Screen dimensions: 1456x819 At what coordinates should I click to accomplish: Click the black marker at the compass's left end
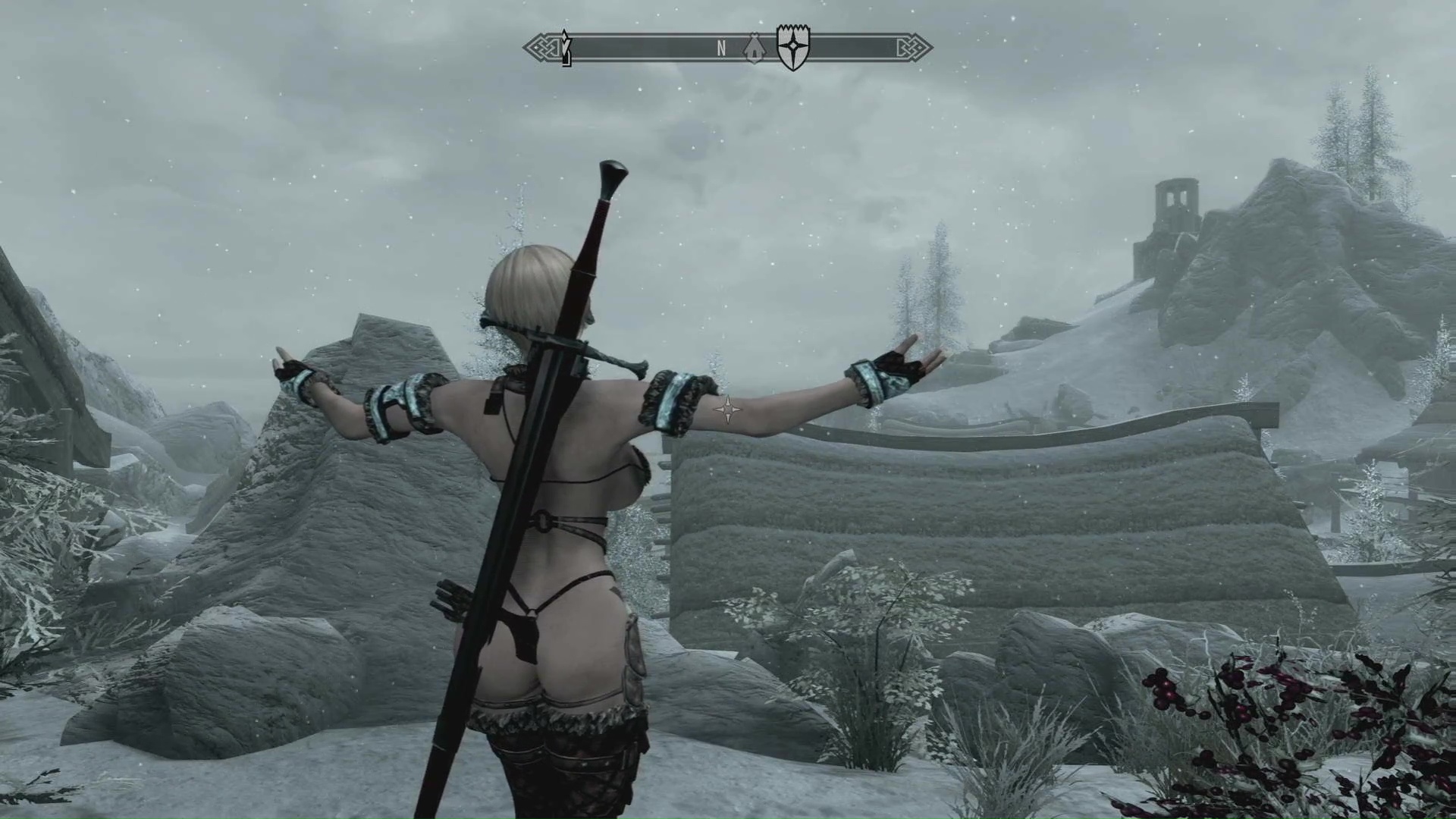tap(565, 47)
